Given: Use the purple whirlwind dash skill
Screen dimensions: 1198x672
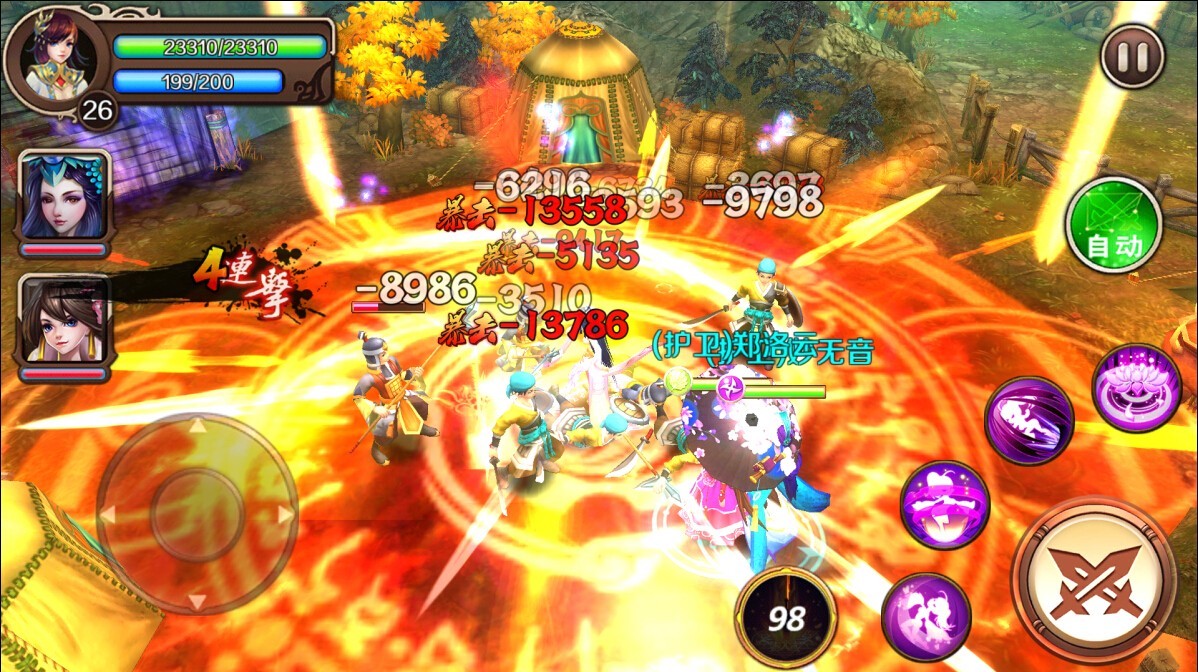Looking at the screenshot, I should point(1029,421).
